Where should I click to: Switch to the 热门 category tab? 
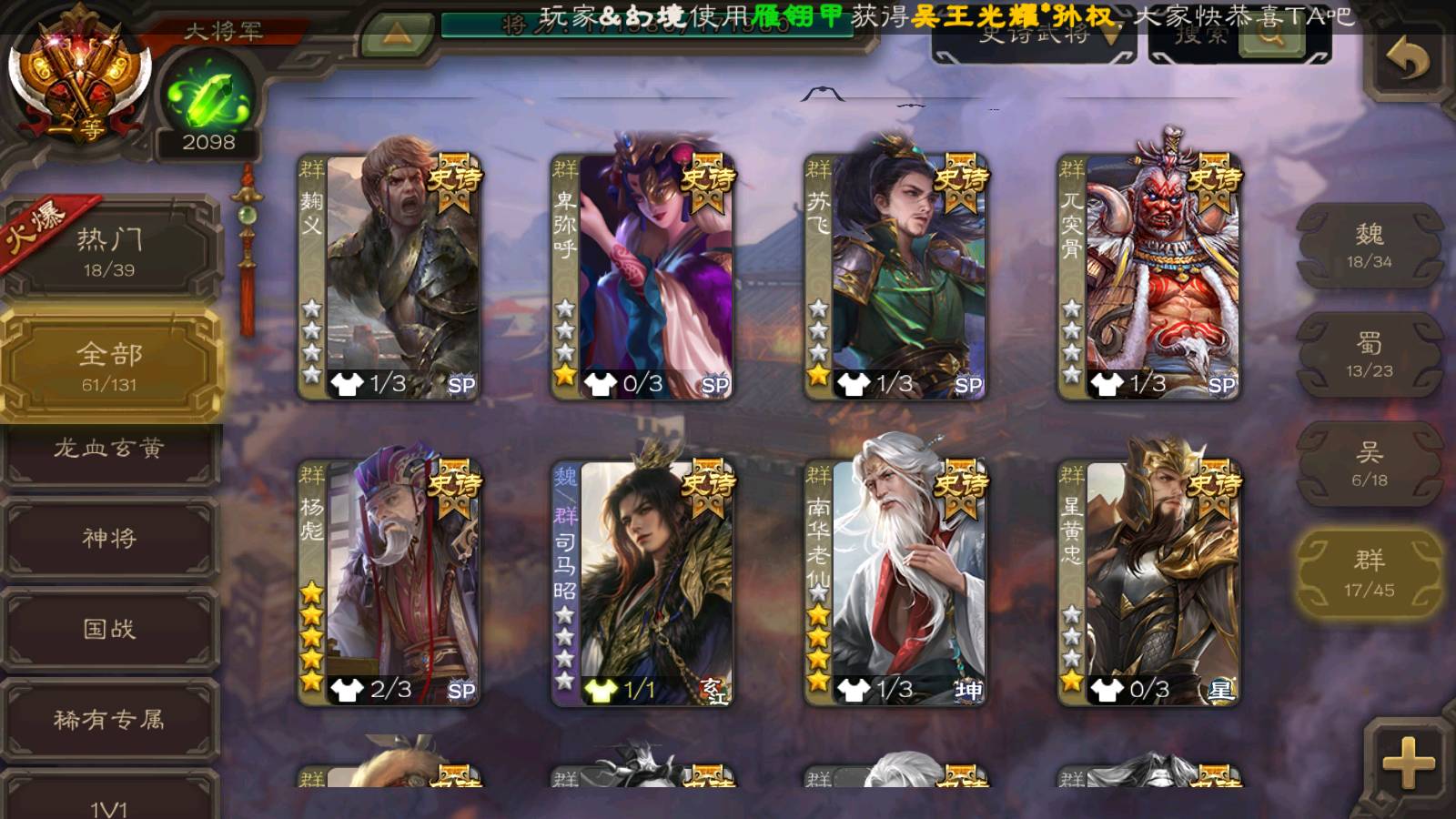(x=109, y=251)
